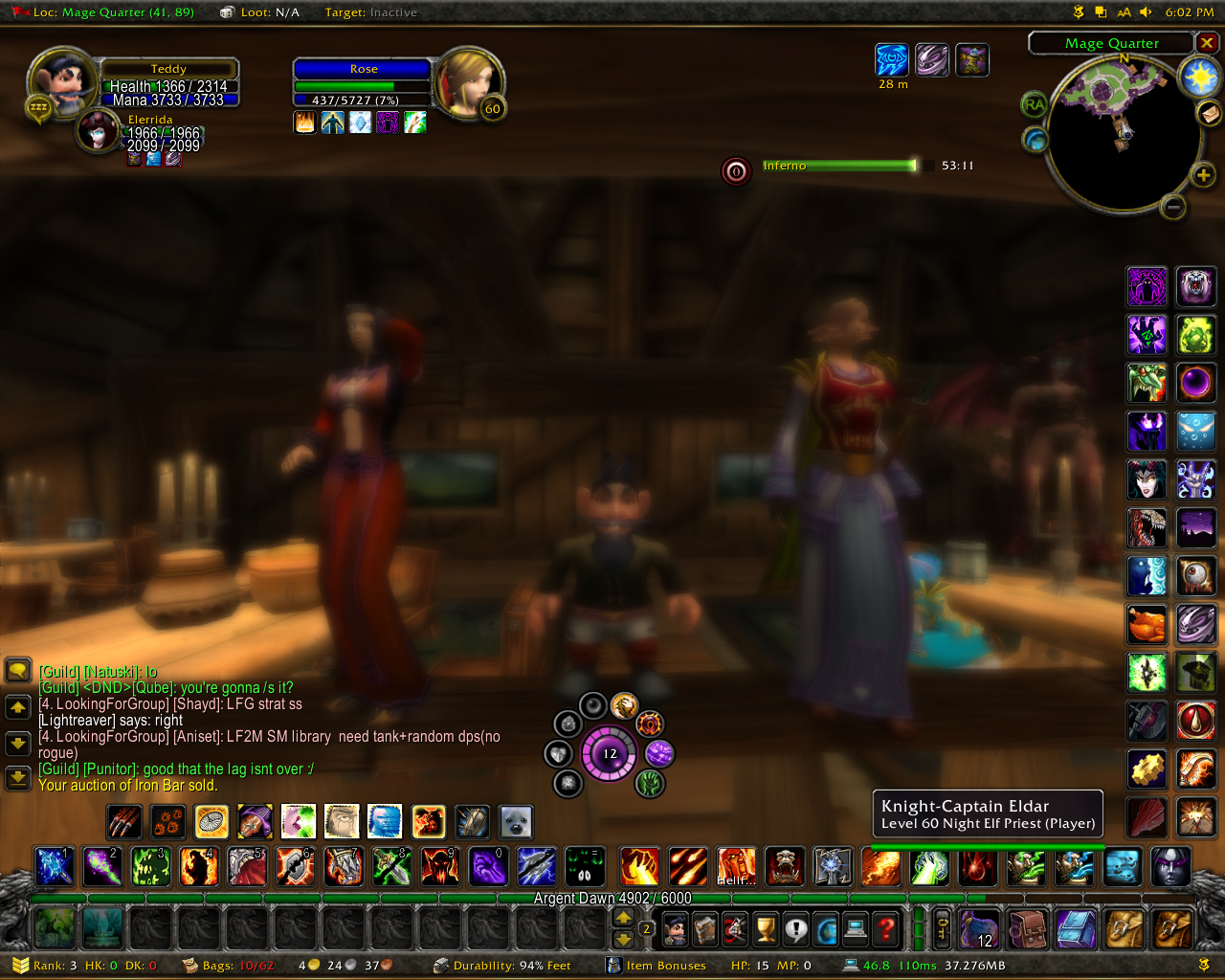Image resolution: width=1225 pixels, height=980 pixels.
Task: Click the seal pup icon on the pet bar
Action: point(516,821)
